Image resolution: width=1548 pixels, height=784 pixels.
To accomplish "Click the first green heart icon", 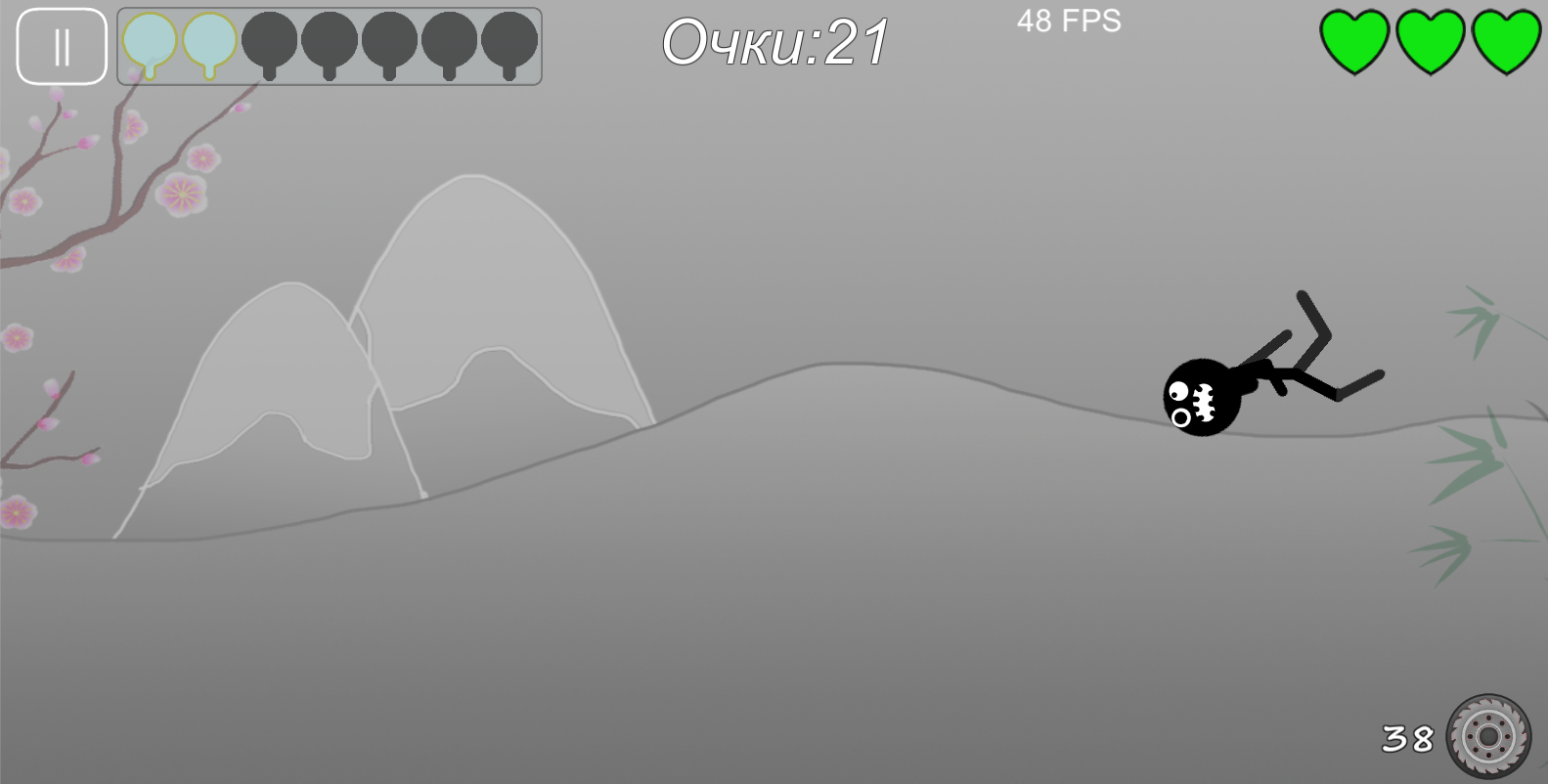I will pos(1353,40).
